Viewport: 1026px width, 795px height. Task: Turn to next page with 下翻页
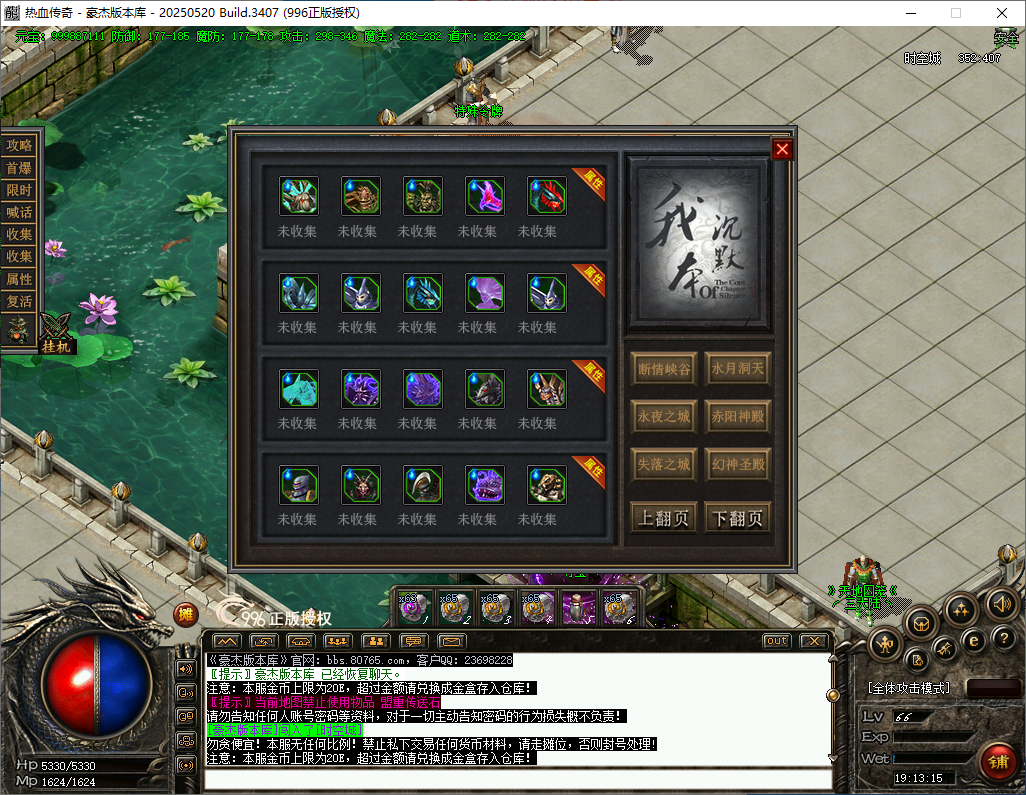coord(737,518)
